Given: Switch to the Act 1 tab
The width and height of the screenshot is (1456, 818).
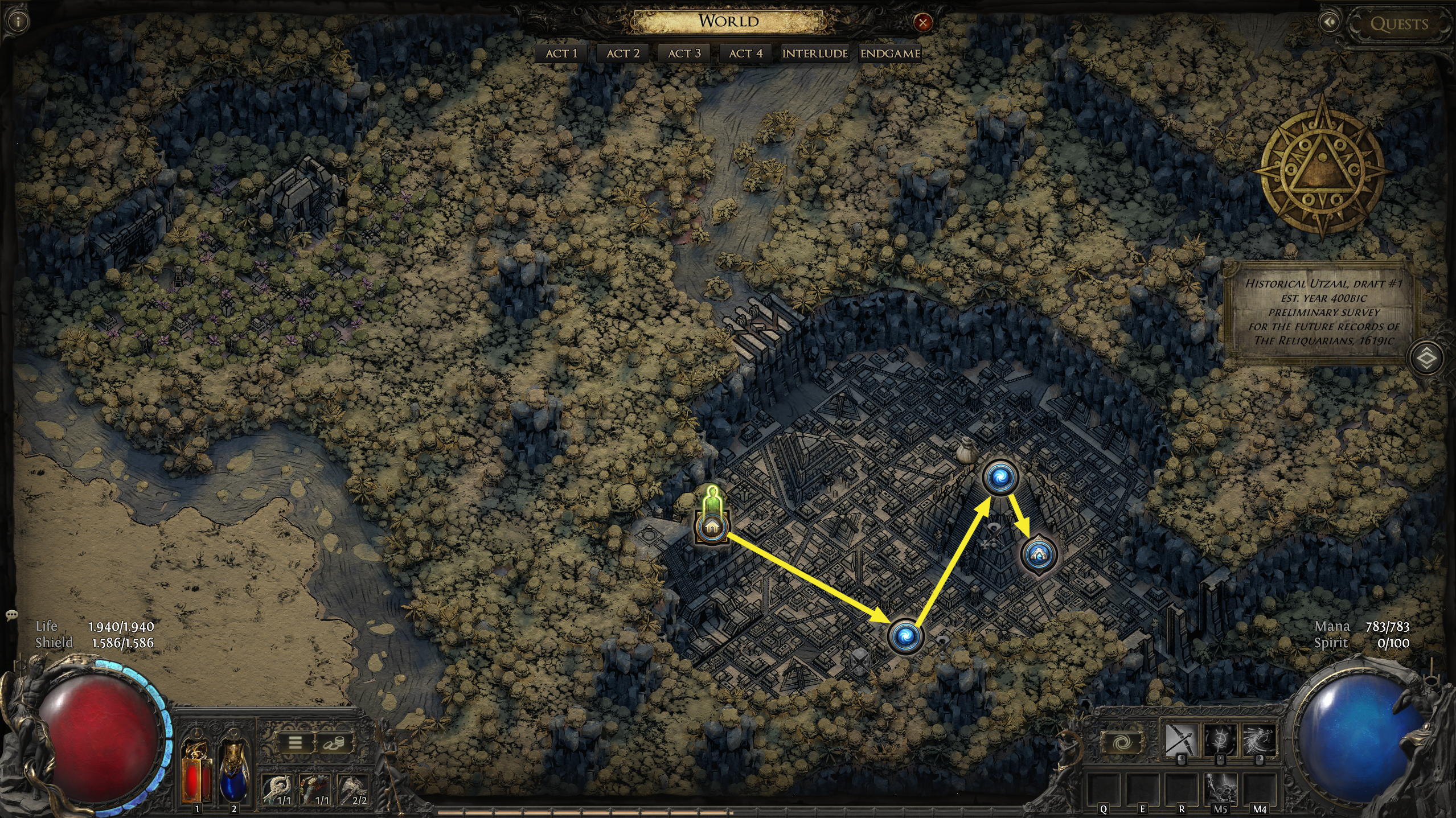Looking at the screenshot, I should [x=561, y=54].
